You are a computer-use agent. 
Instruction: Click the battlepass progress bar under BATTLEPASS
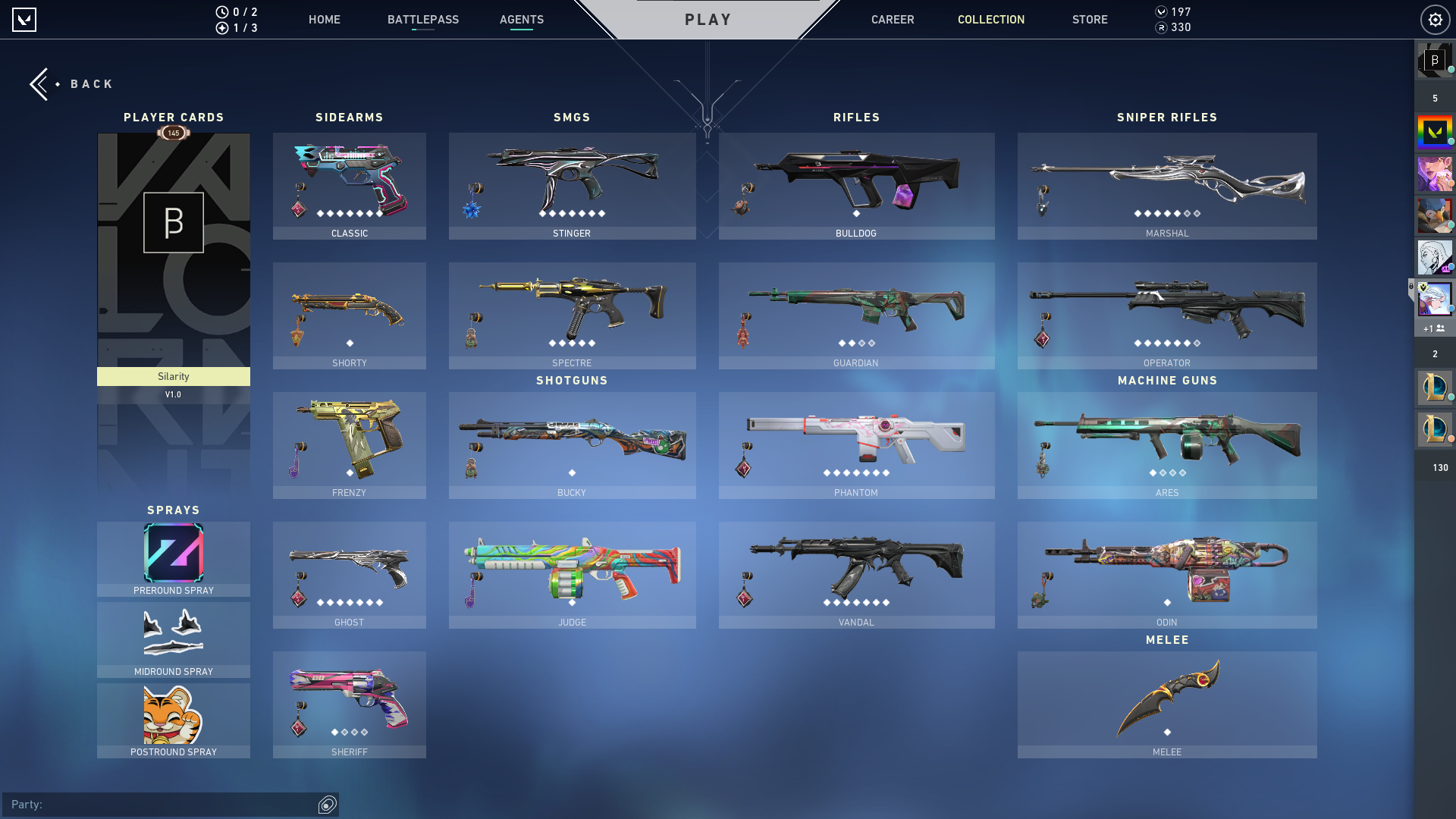click(423, 30)
